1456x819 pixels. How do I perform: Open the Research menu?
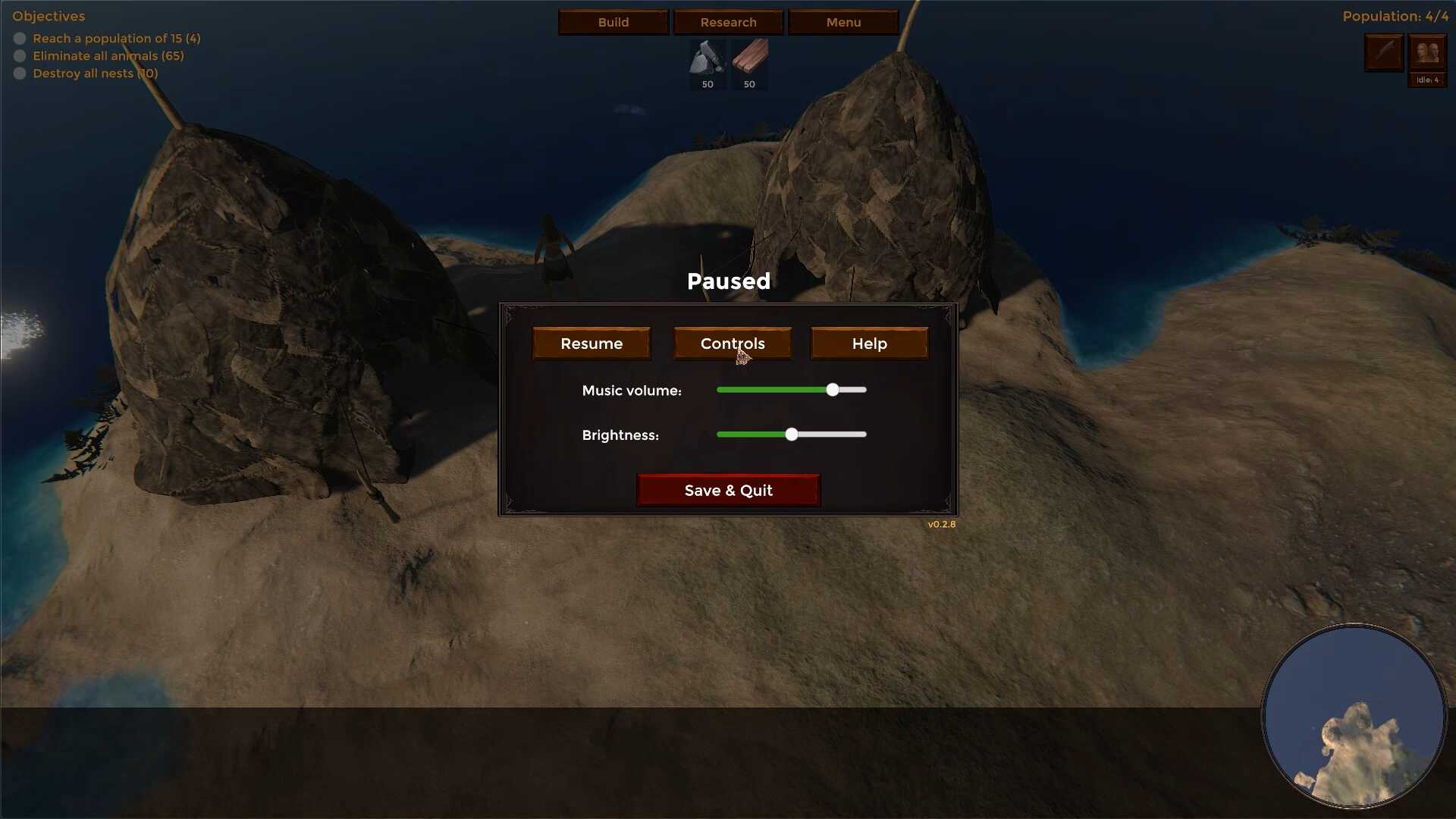click(x=728, y=22)
